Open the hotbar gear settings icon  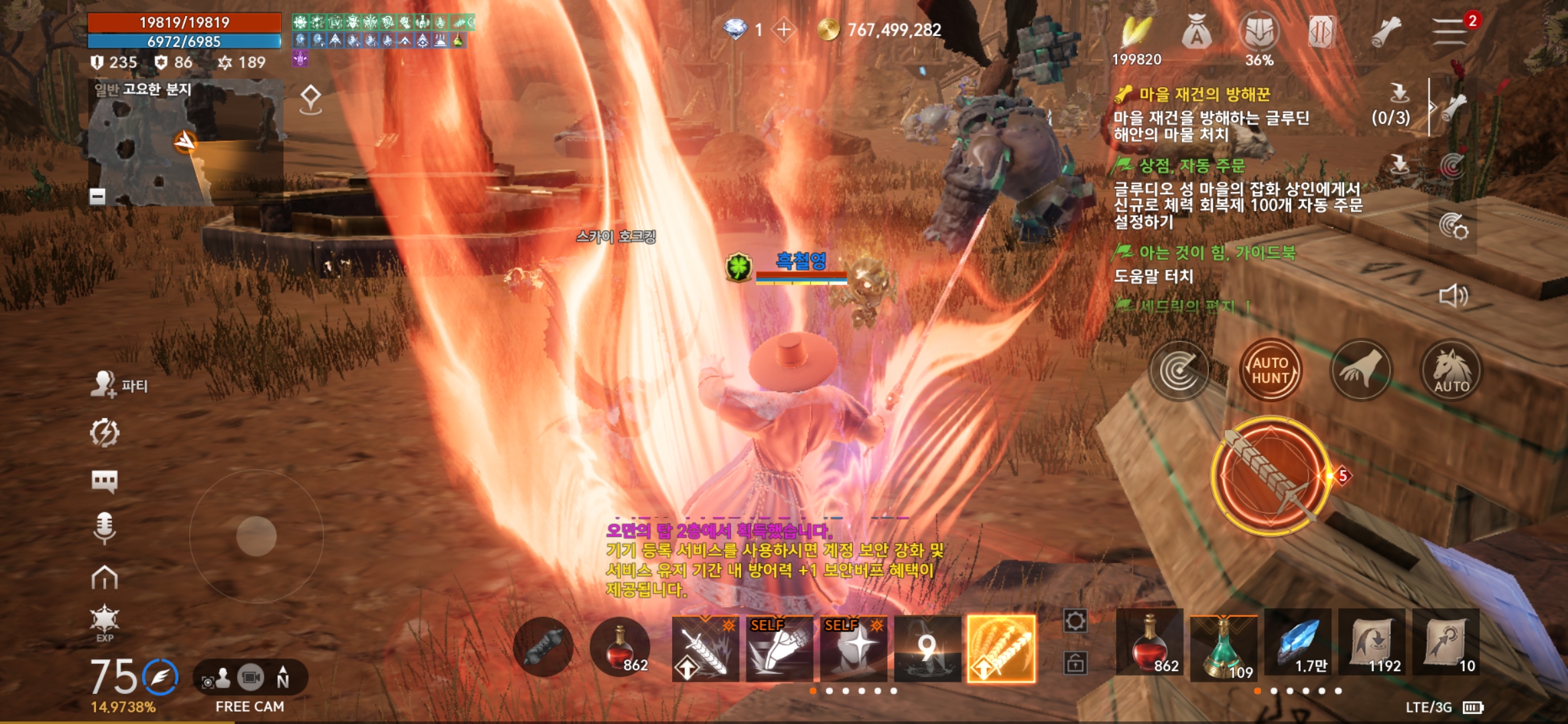(1075, 621)
